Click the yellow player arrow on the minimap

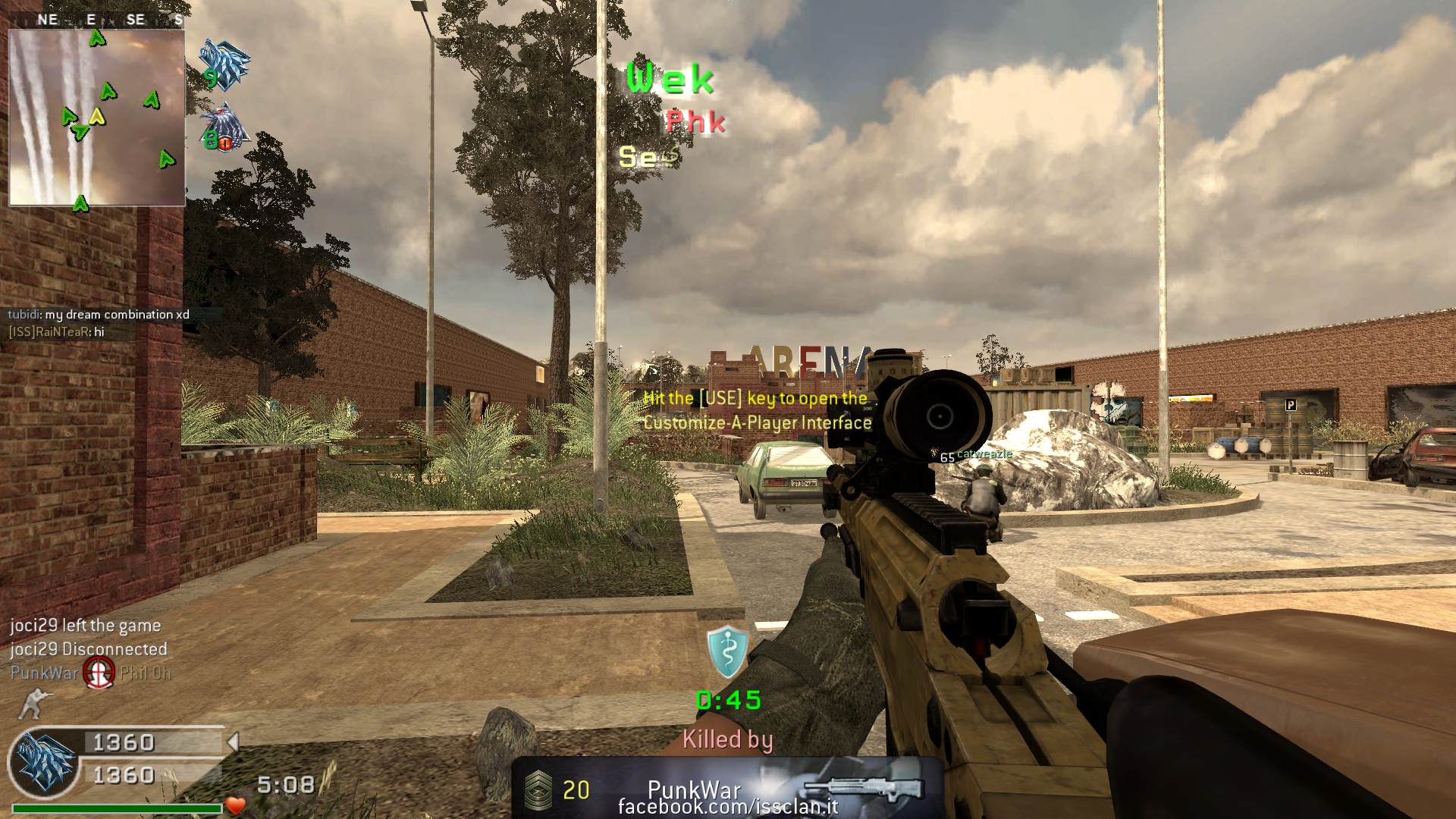pyautogui.click(x=96, y=117)
